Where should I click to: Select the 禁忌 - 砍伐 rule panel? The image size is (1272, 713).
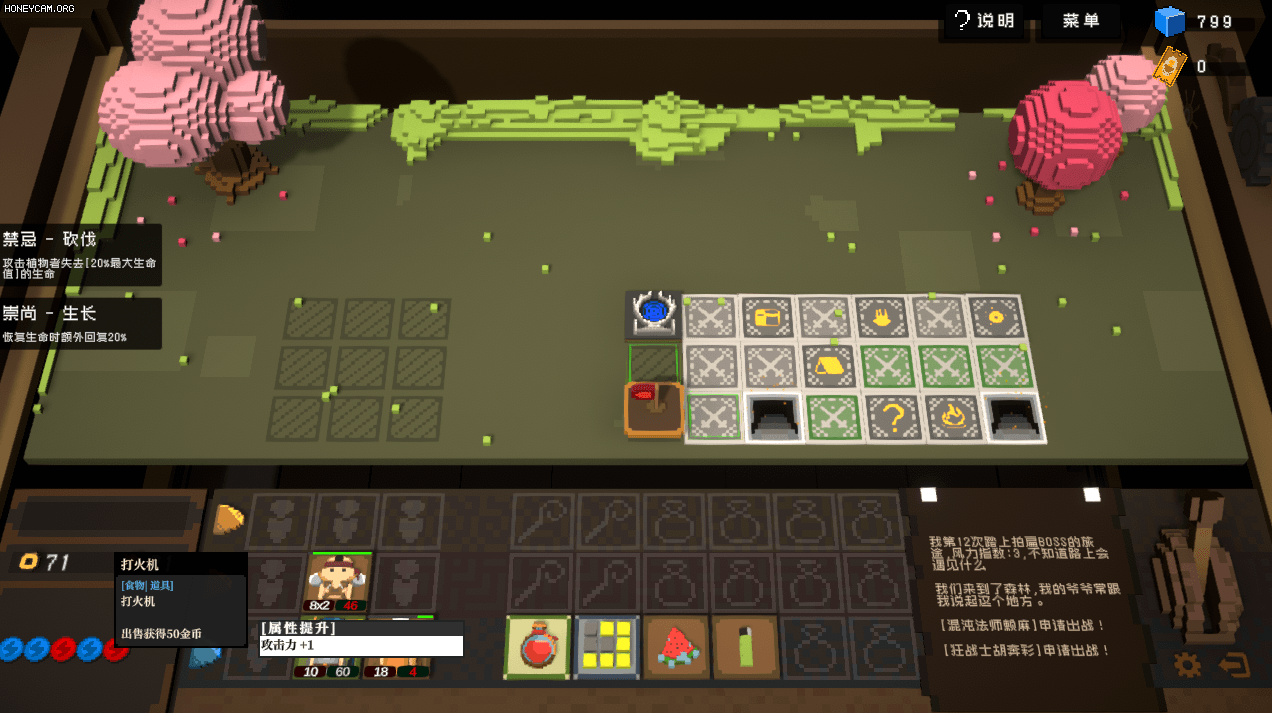[x=80, y=254]
